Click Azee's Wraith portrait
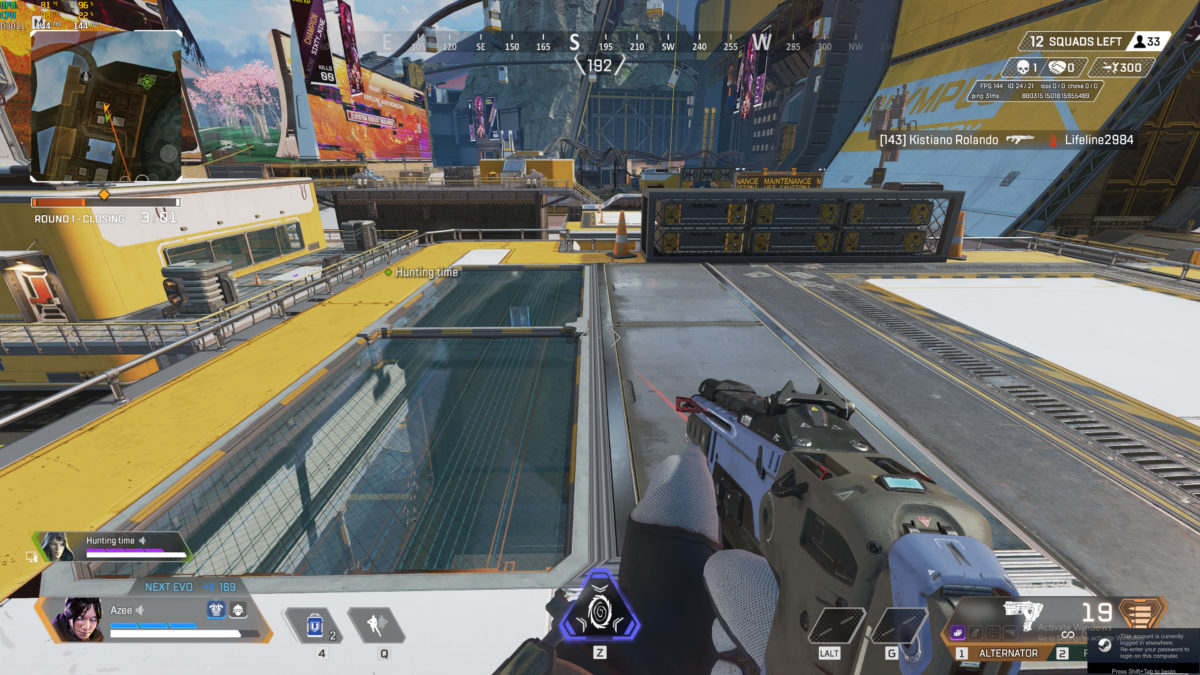Image resolution: width=1200 pixels, height=675 pixels. [x=76, y=619]
